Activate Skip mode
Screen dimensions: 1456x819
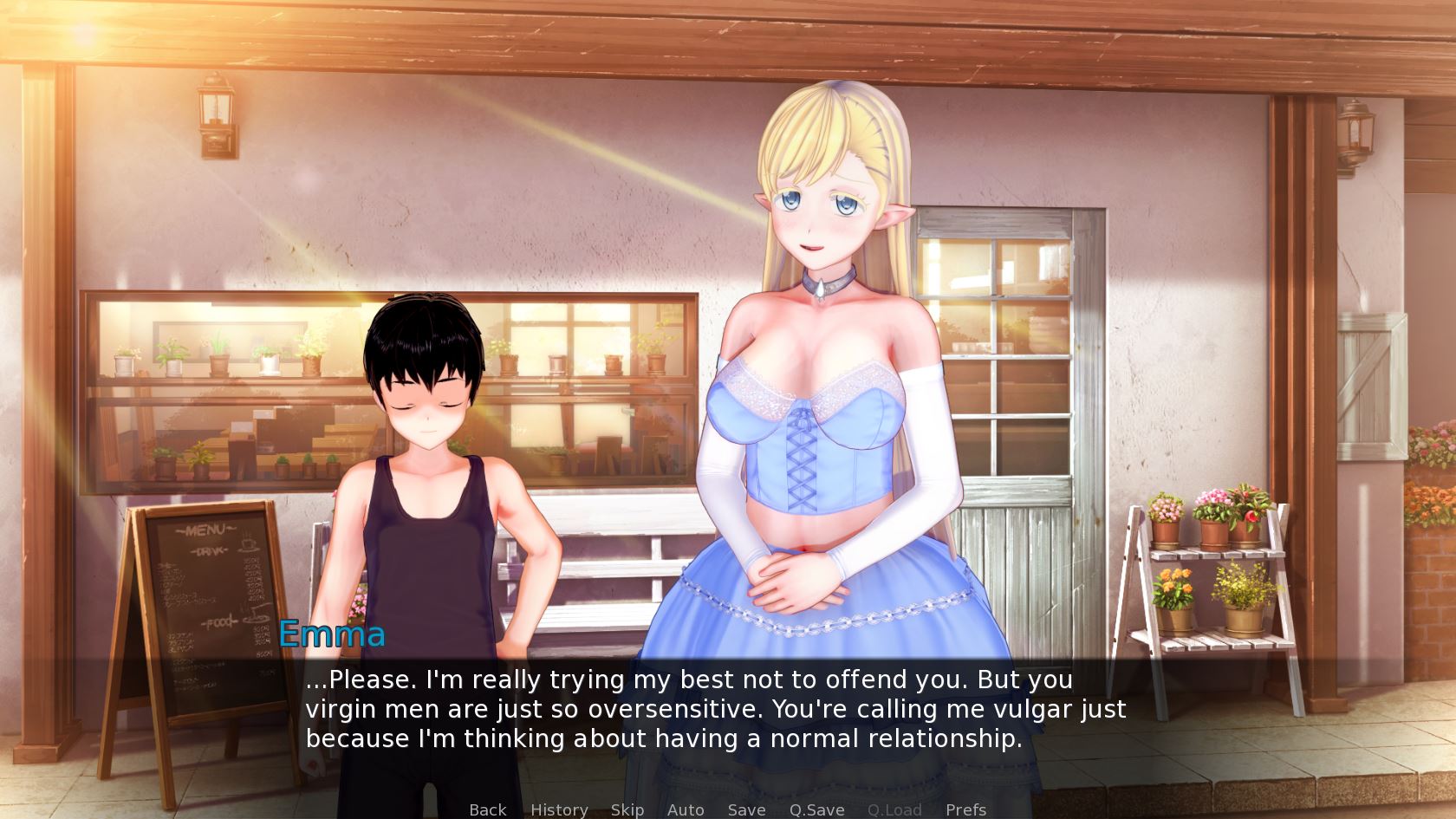[x=627, y=809]
